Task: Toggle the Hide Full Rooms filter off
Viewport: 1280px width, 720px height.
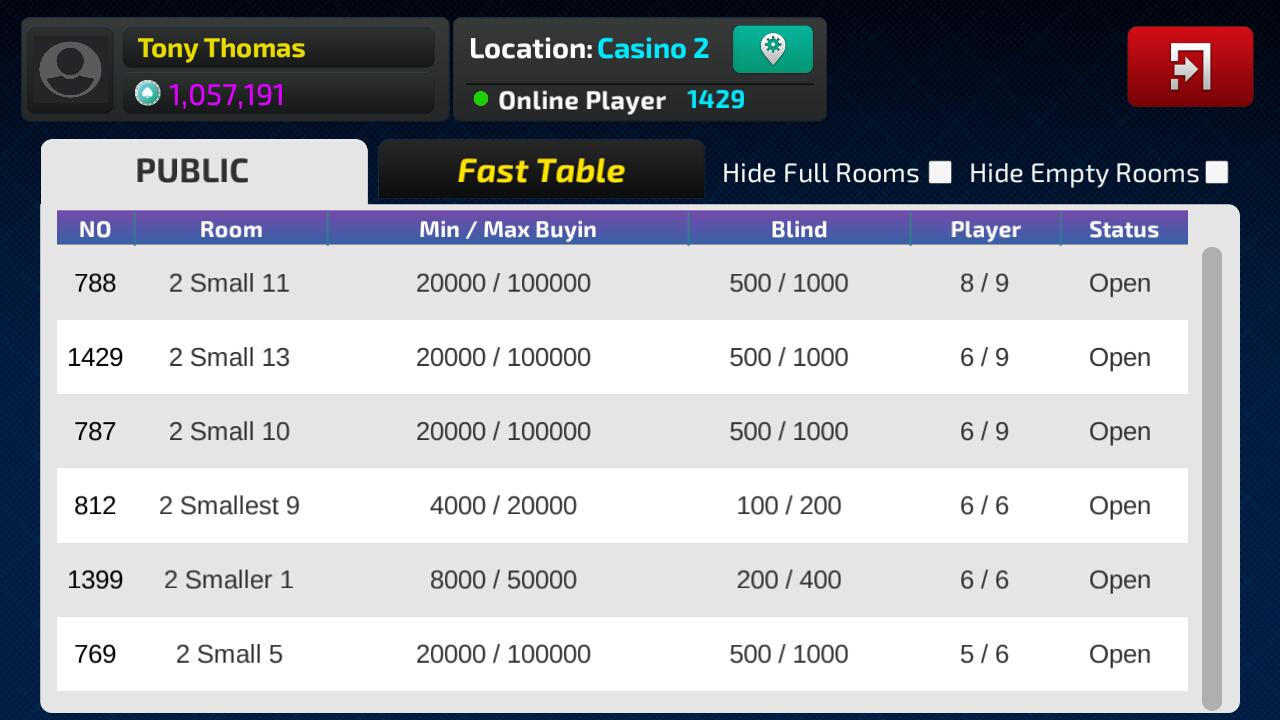Action: (x=938, y=172)
